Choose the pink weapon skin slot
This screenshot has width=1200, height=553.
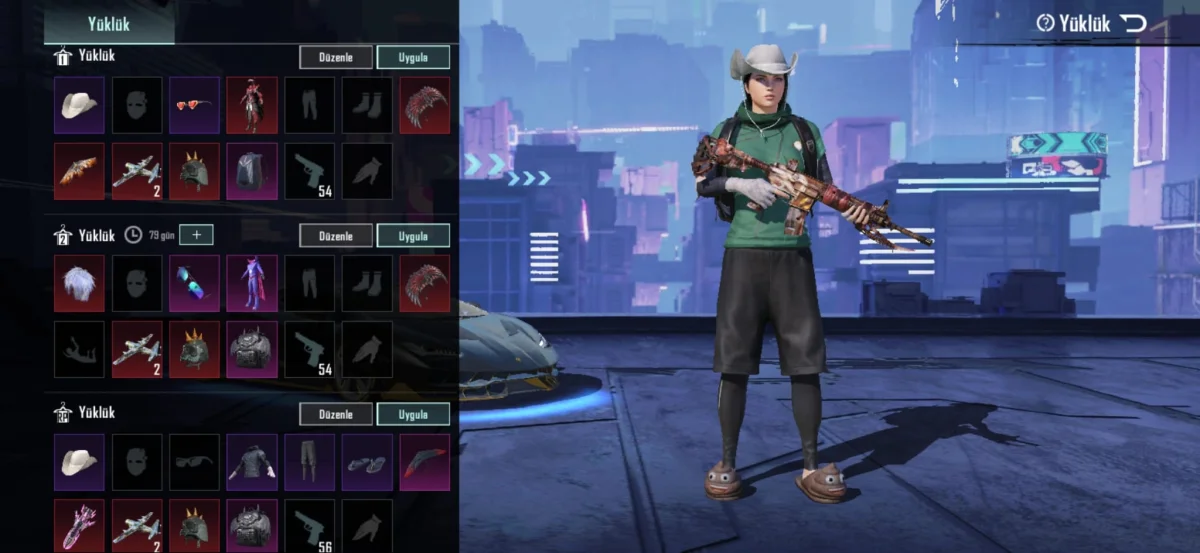[79, 525]
